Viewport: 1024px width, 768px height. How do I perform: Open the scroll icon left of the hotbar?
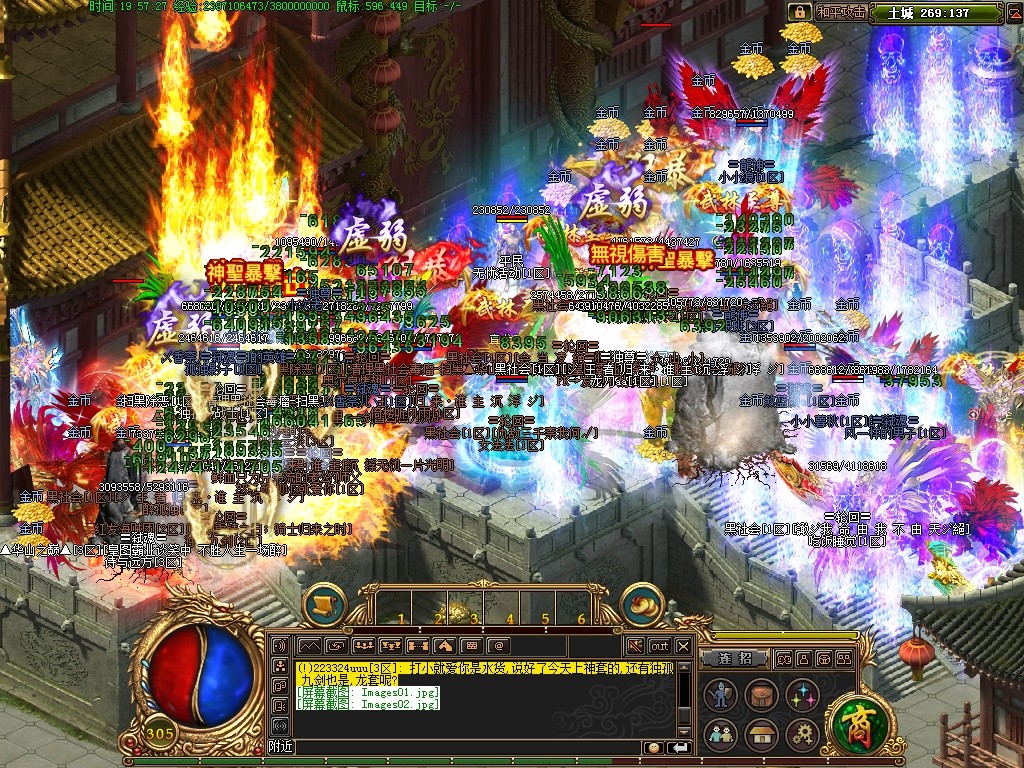pos(324,604)
